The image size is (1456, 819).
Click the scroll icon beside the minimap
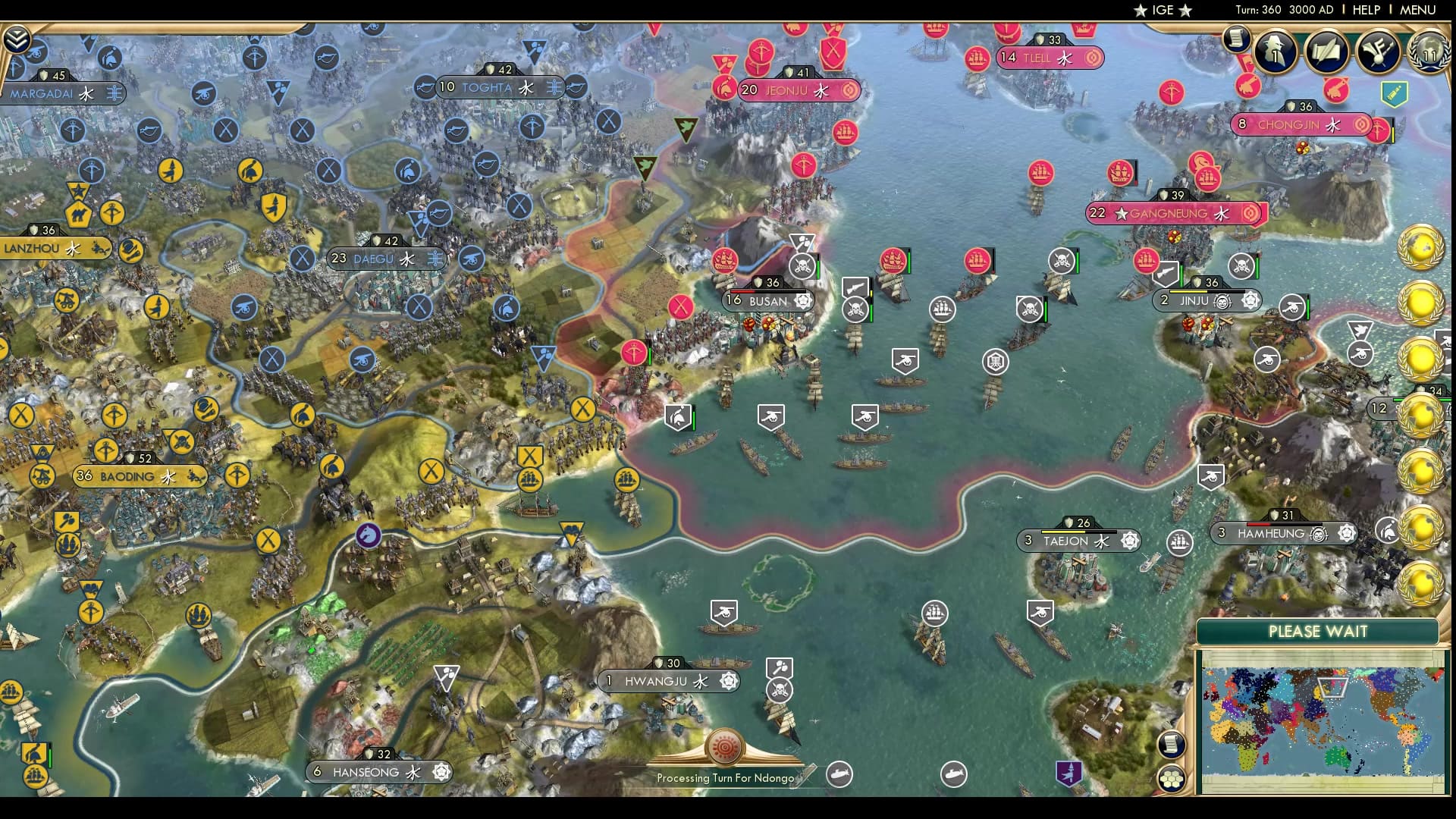click(1172, 743)
